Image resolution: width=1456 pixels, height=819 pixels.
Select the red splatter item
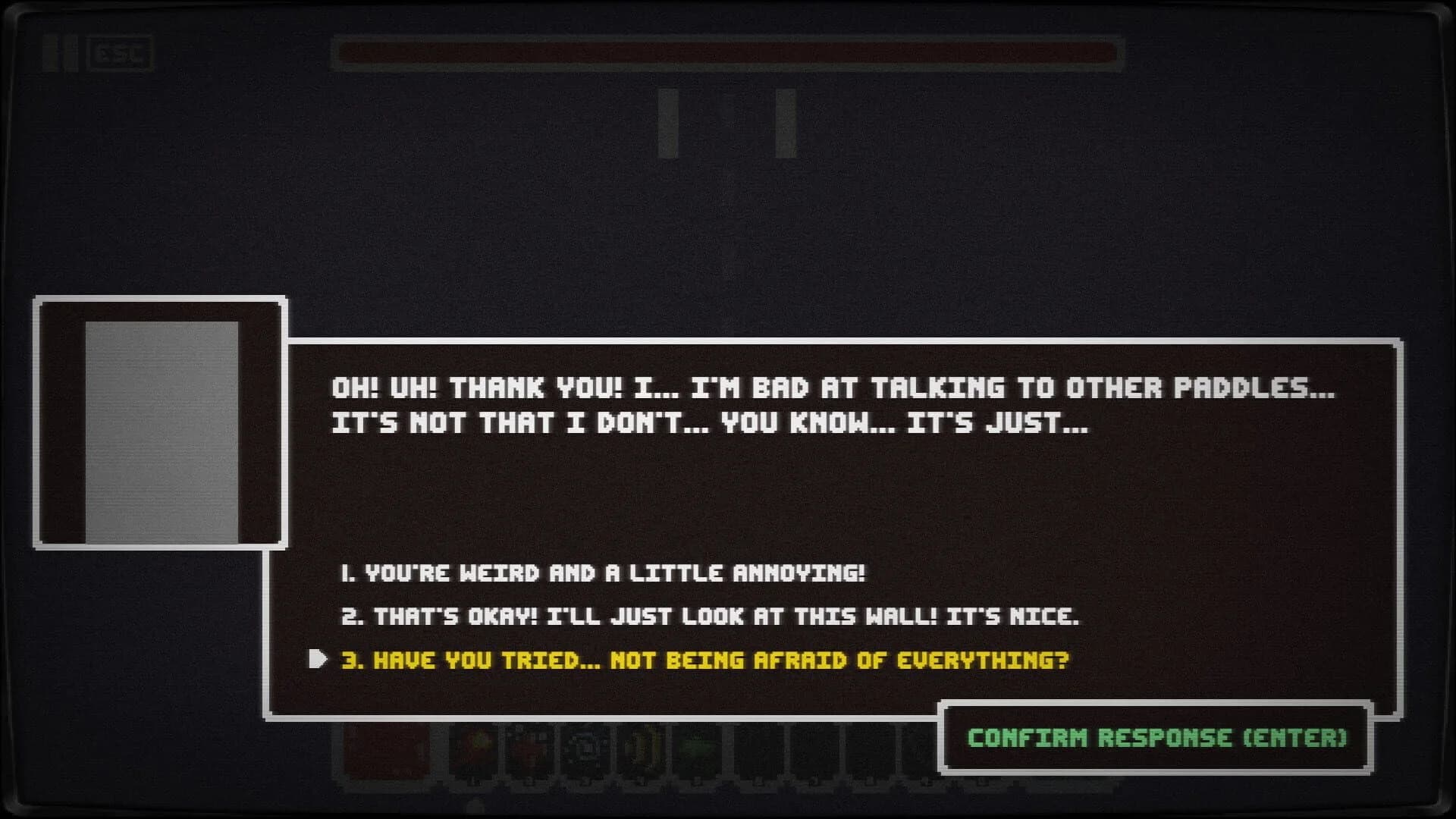pos(529,751)
